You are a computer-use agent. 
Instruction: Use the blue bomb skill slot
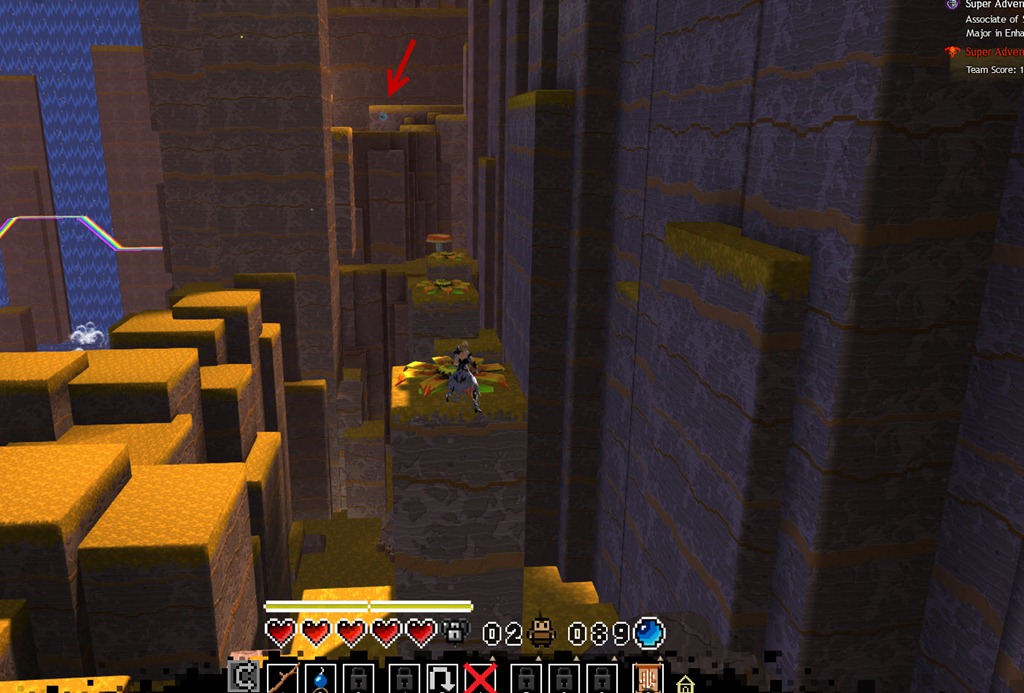pyautogui.click(x=321, y=679)
